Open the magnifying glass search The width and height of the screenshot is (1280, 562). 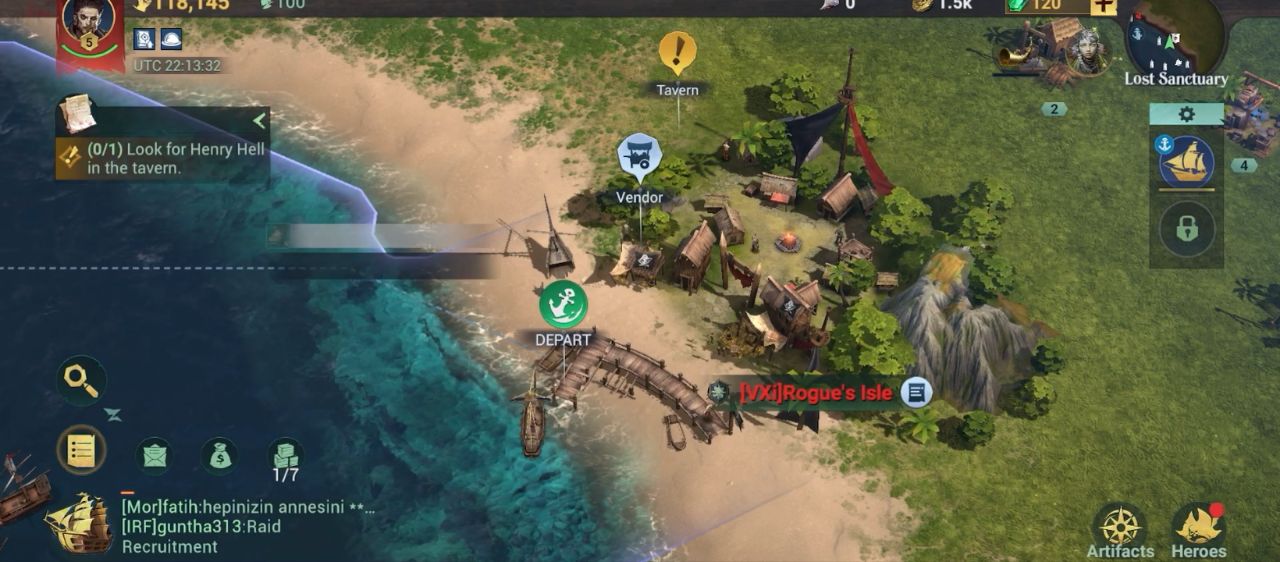tap(81, 380)
